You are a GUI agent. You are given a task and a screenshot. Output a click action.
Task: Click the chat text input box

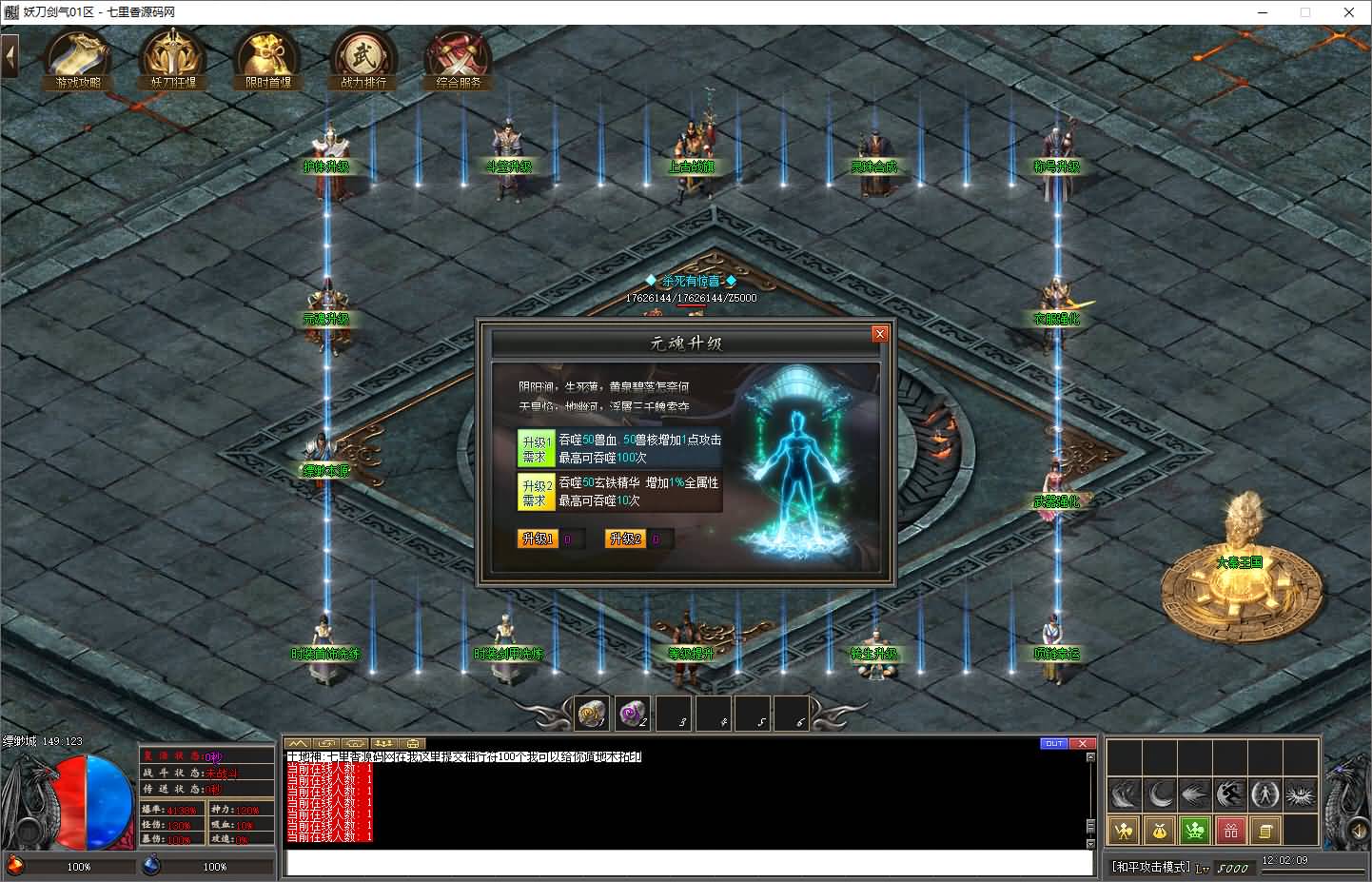(689, 862)
